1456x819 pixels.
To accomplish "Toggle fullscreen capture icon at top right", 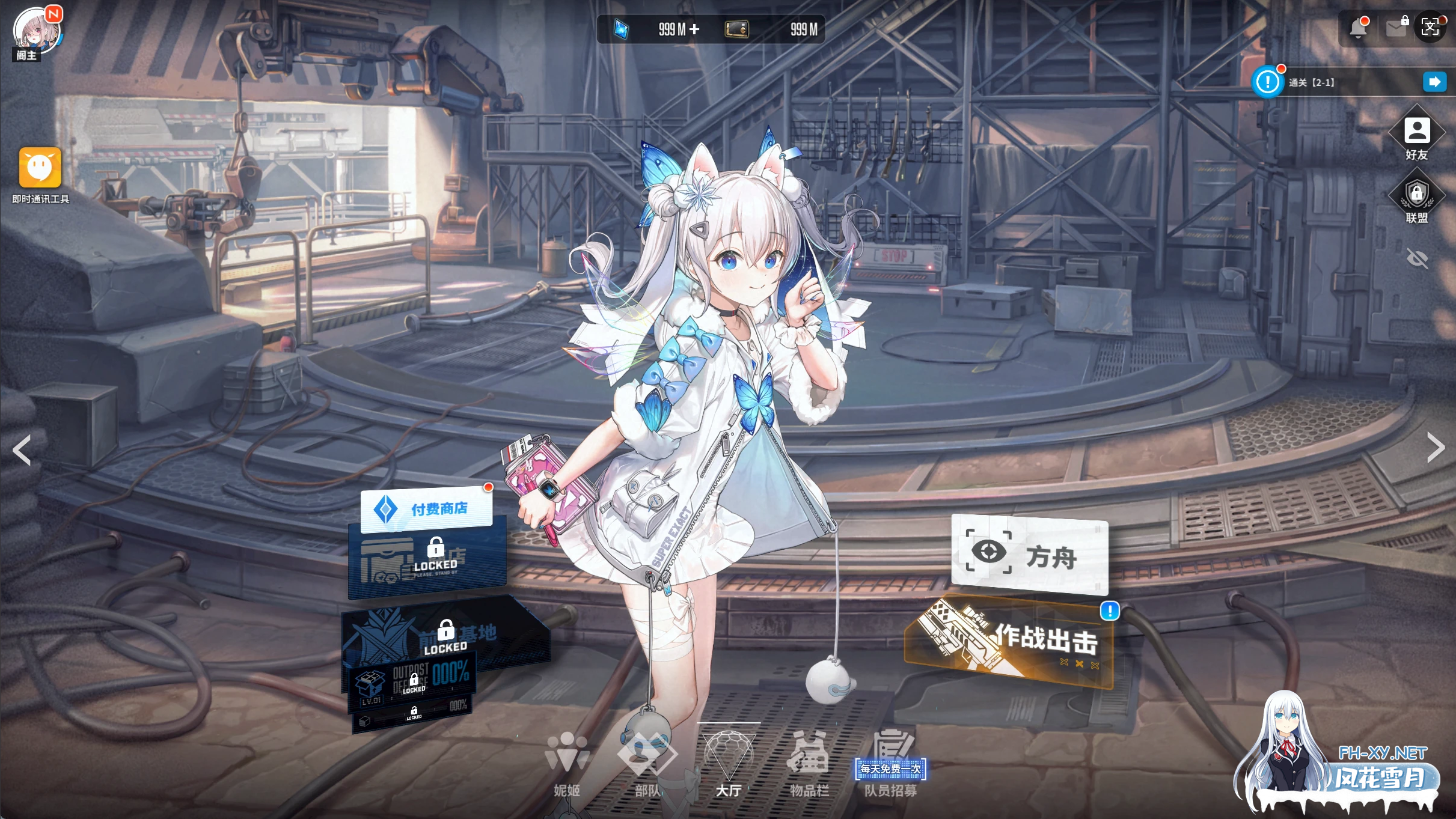I will (1430, 27).
